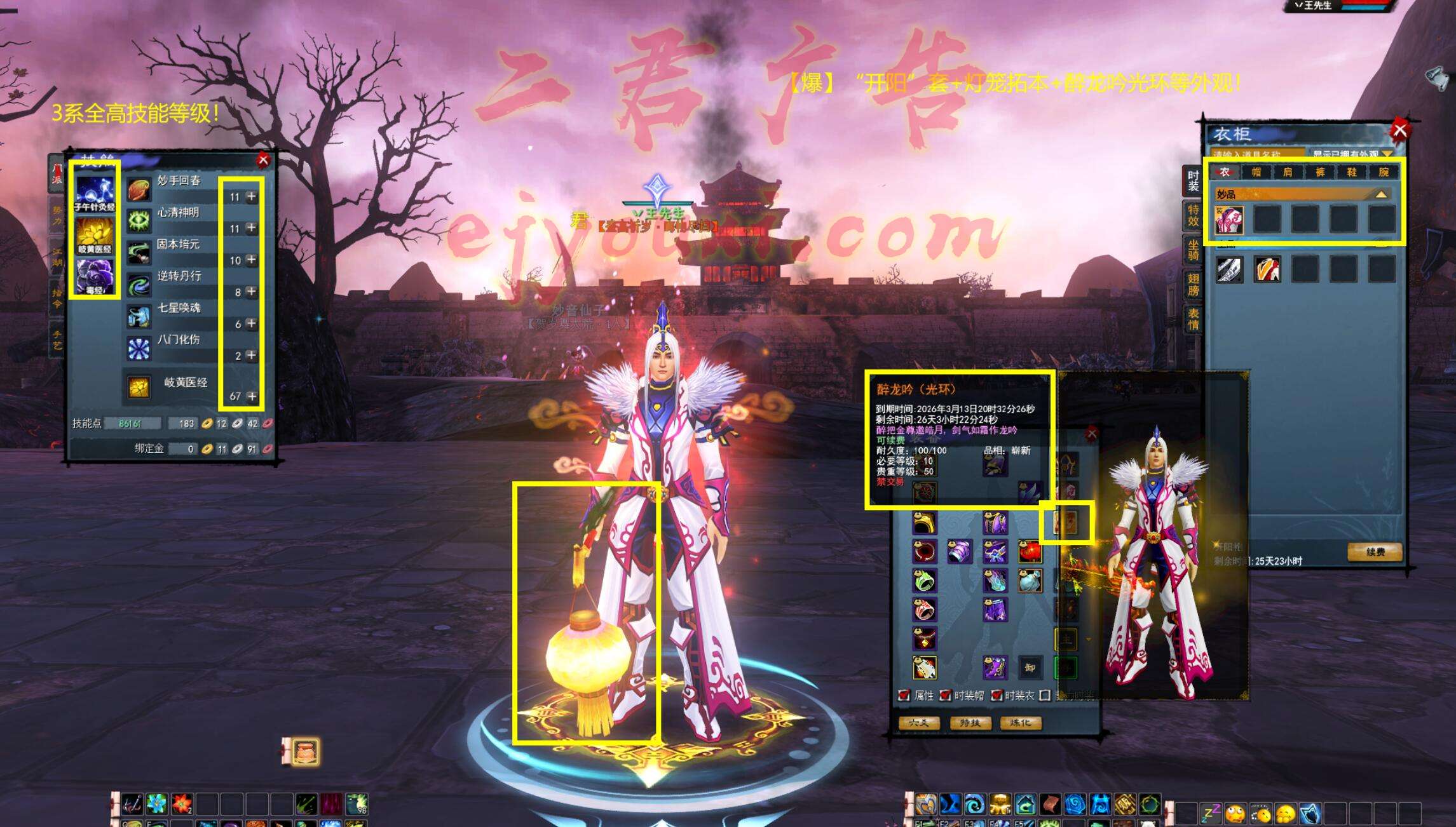Open the 坐骑 mount side tab
The height and width of the screenshot is (827, 1456).
tap(1193, 250)
